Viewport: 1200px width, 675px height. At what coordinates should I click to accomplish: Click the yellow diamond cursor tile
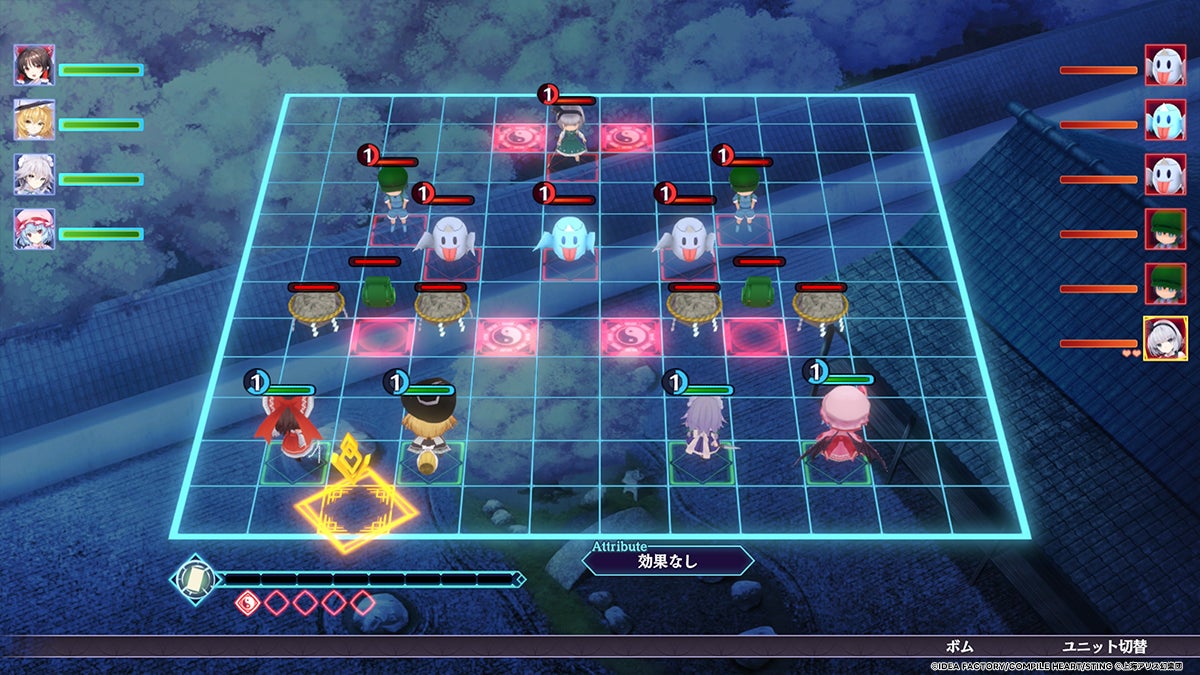[355, 511]
